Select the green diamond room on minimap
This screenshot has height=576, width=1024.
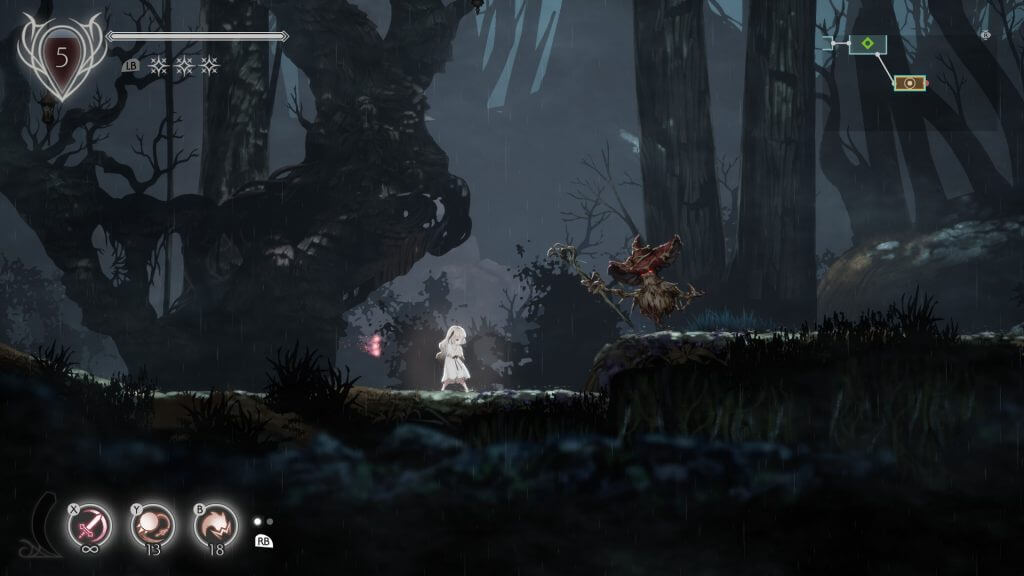(868, 44)
